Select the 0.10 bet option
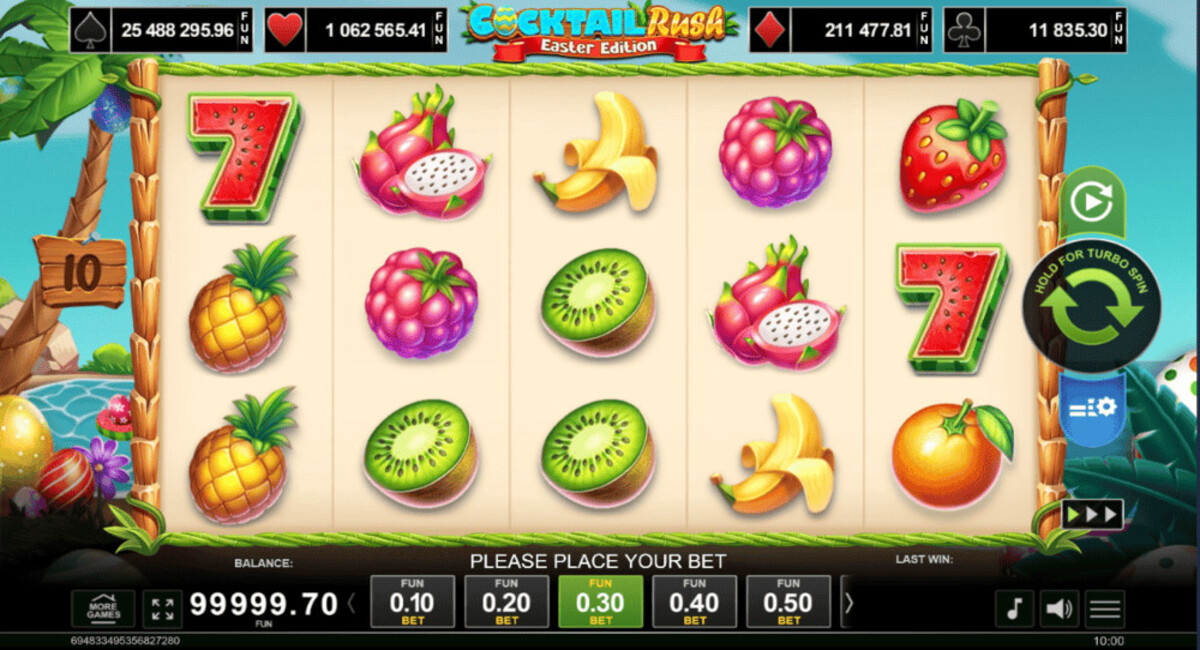 [x=412, y=602]
